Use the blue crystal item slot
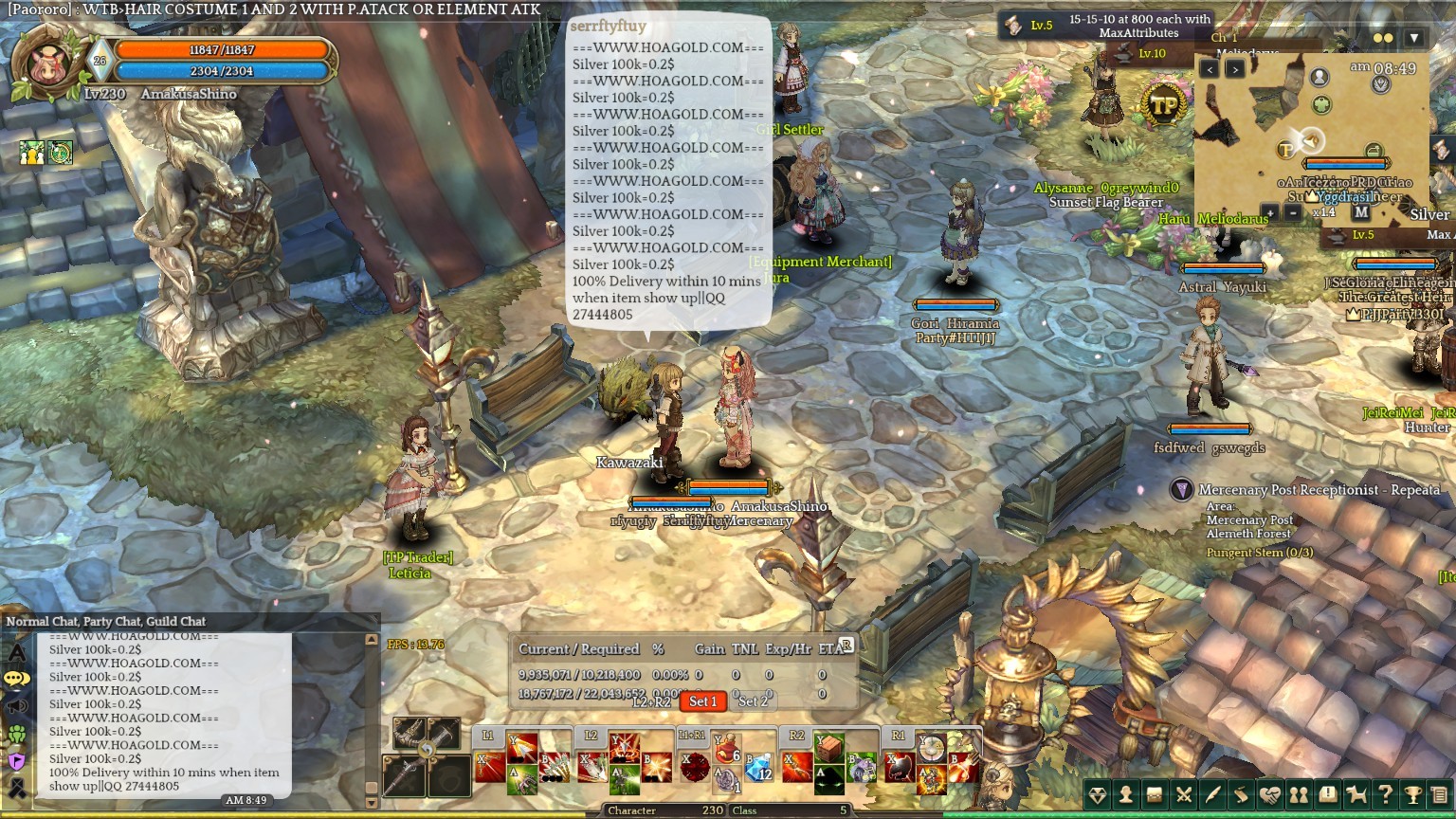Image resolution: width=1456 pixels, height=819 pixels. click(x=759, y=769)
